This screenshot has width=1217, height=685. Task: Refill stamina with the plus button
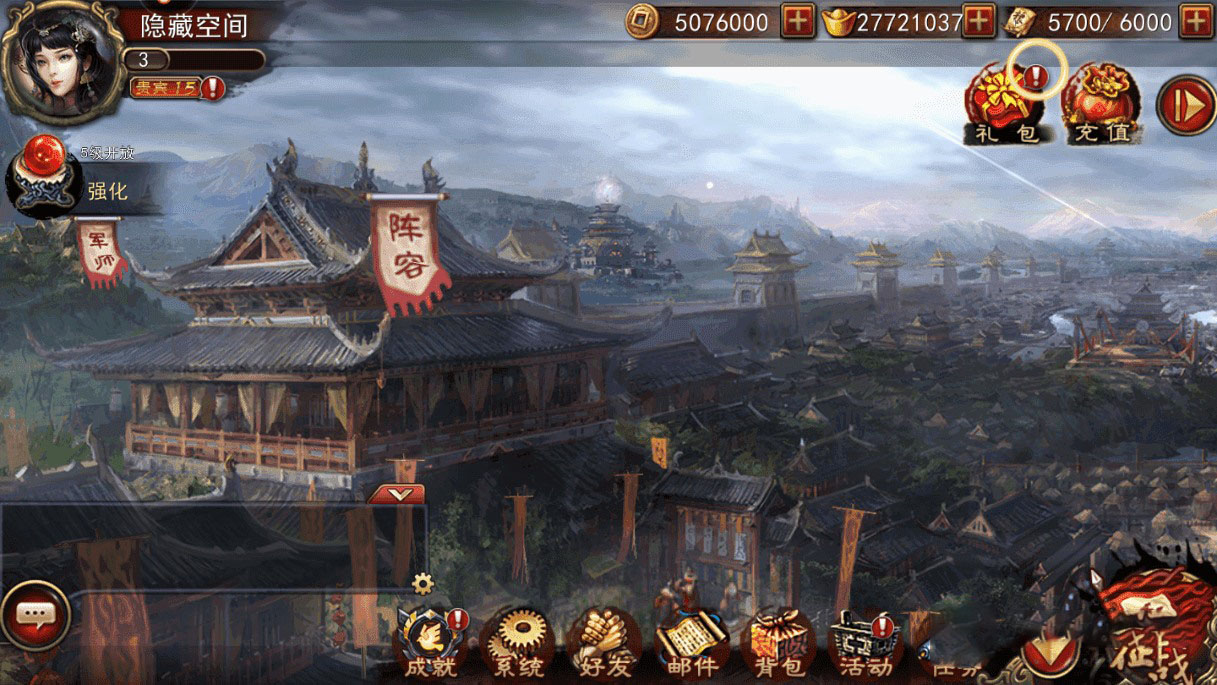point(1196,22)
